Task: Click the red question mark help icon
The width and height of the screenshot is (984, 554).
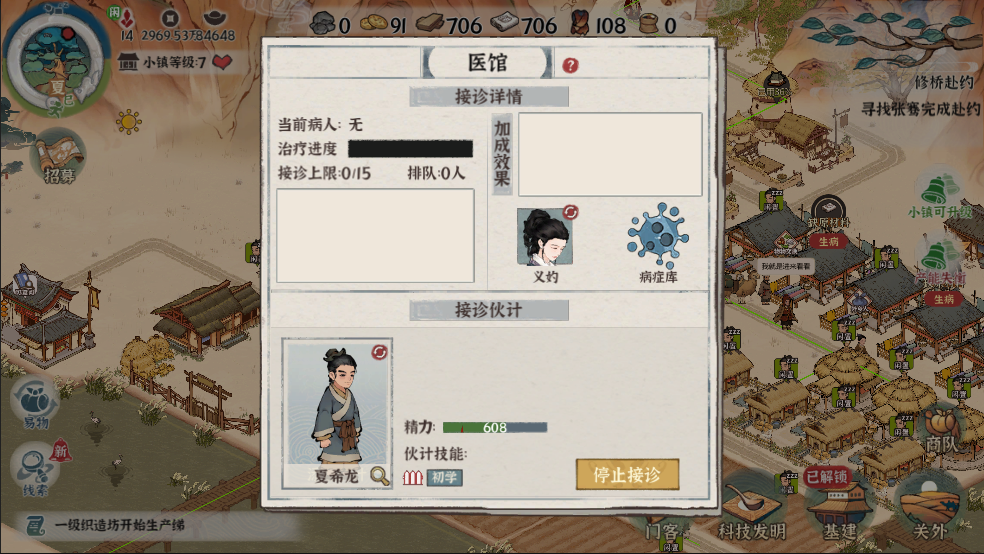Action: pos(570,65)
